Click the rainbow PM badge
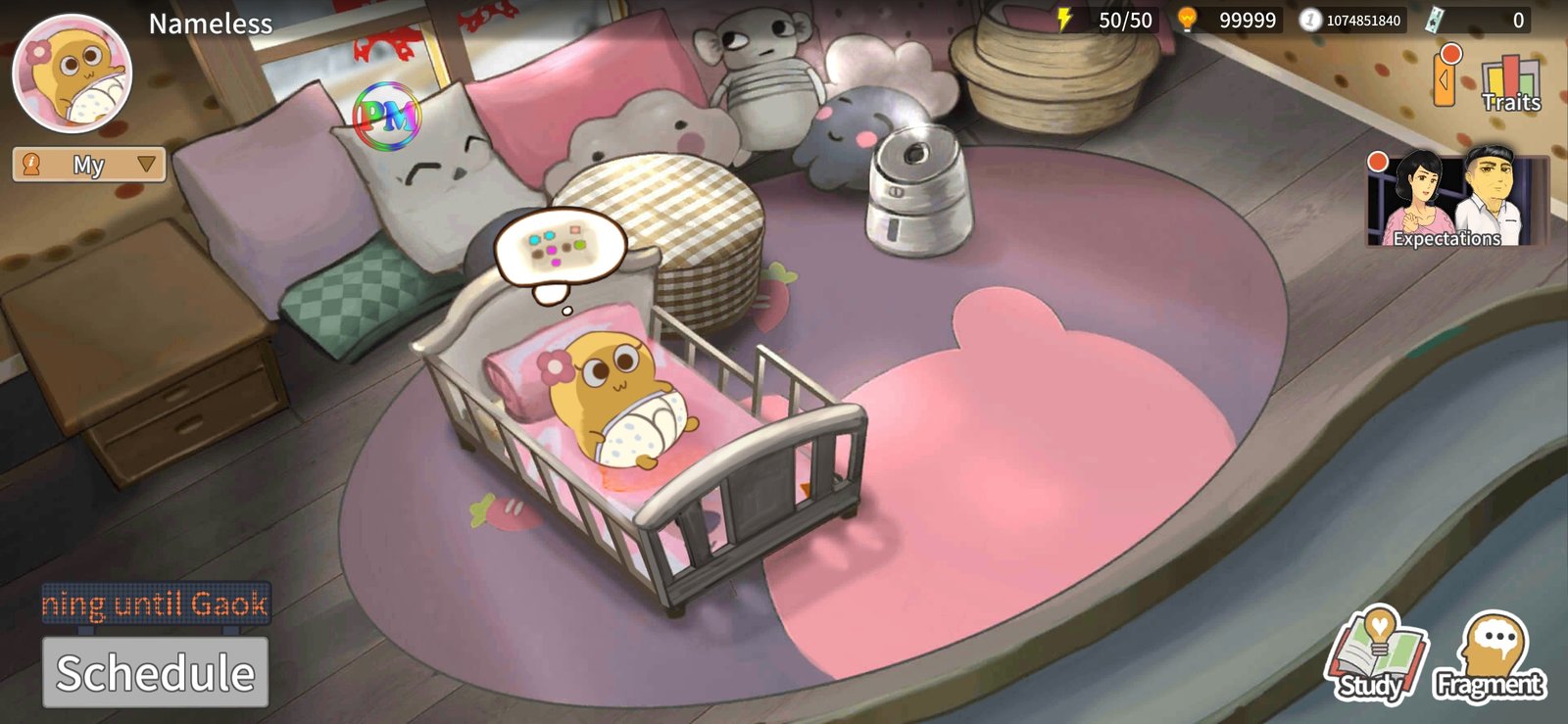The width and height of the screenshot is (1568, 724). point(387,118)
